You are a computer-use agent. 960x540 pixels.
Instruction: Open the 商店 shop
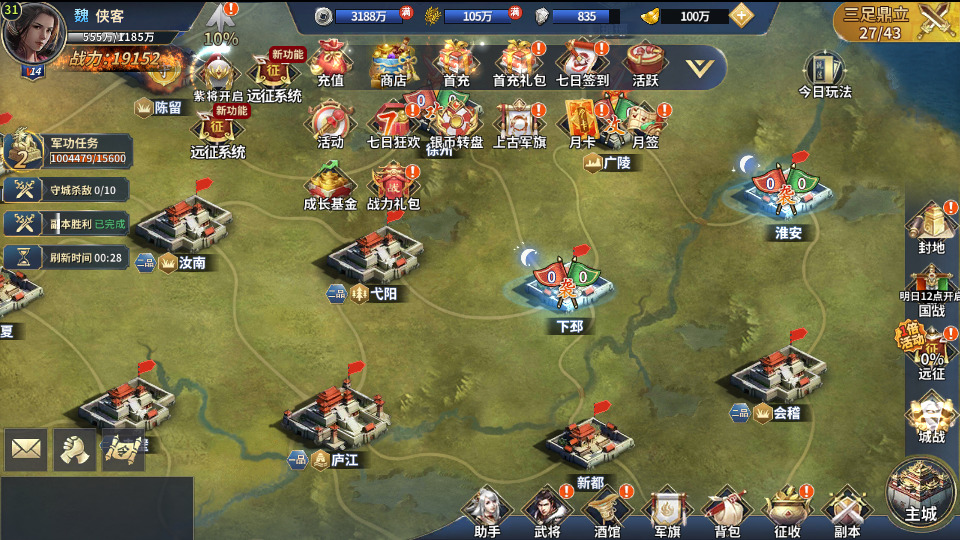tap(394, 63)
